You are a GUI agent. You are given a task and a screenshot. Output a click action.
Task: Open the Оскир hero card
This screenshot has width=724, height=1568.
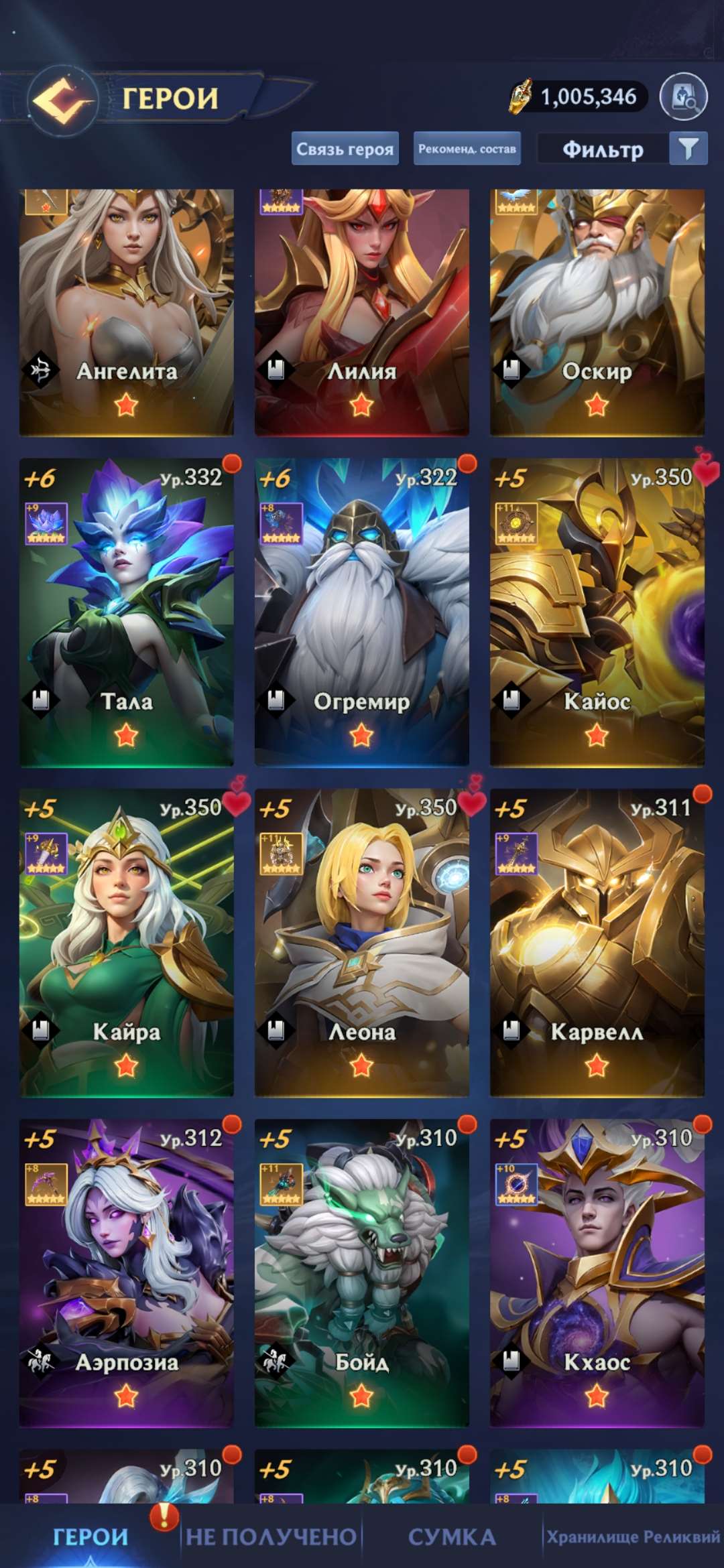597,312
